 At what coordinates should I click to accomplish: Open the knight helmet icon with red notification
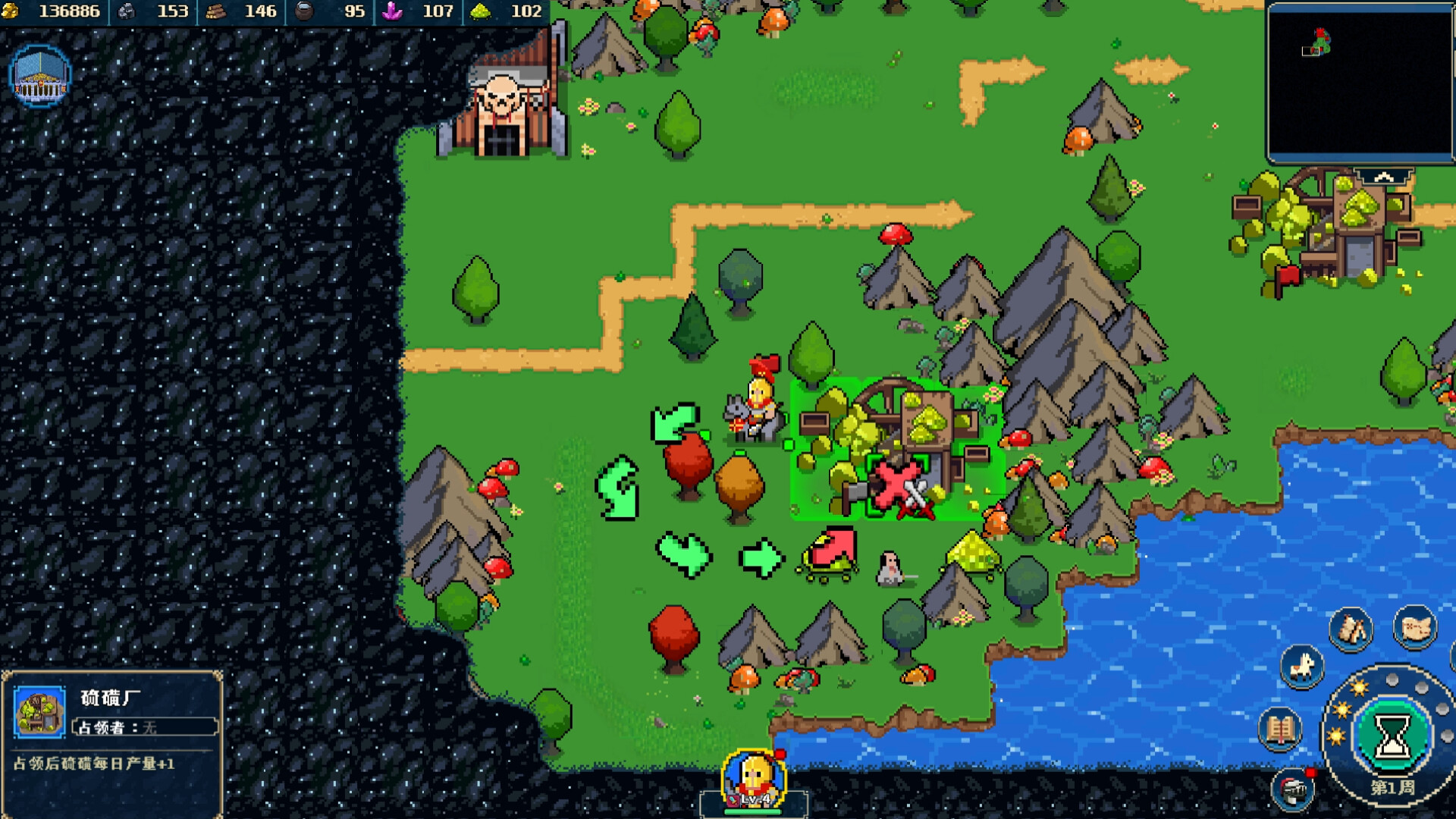point(1291,791)
